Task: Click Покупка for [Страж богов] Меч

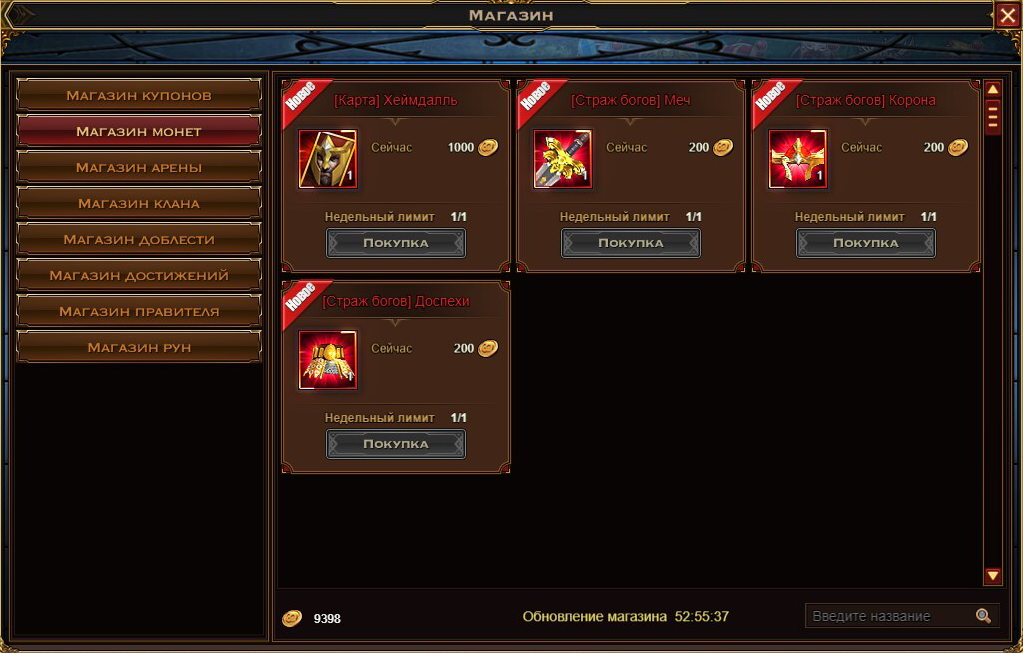Action: [x=631, y=243]
